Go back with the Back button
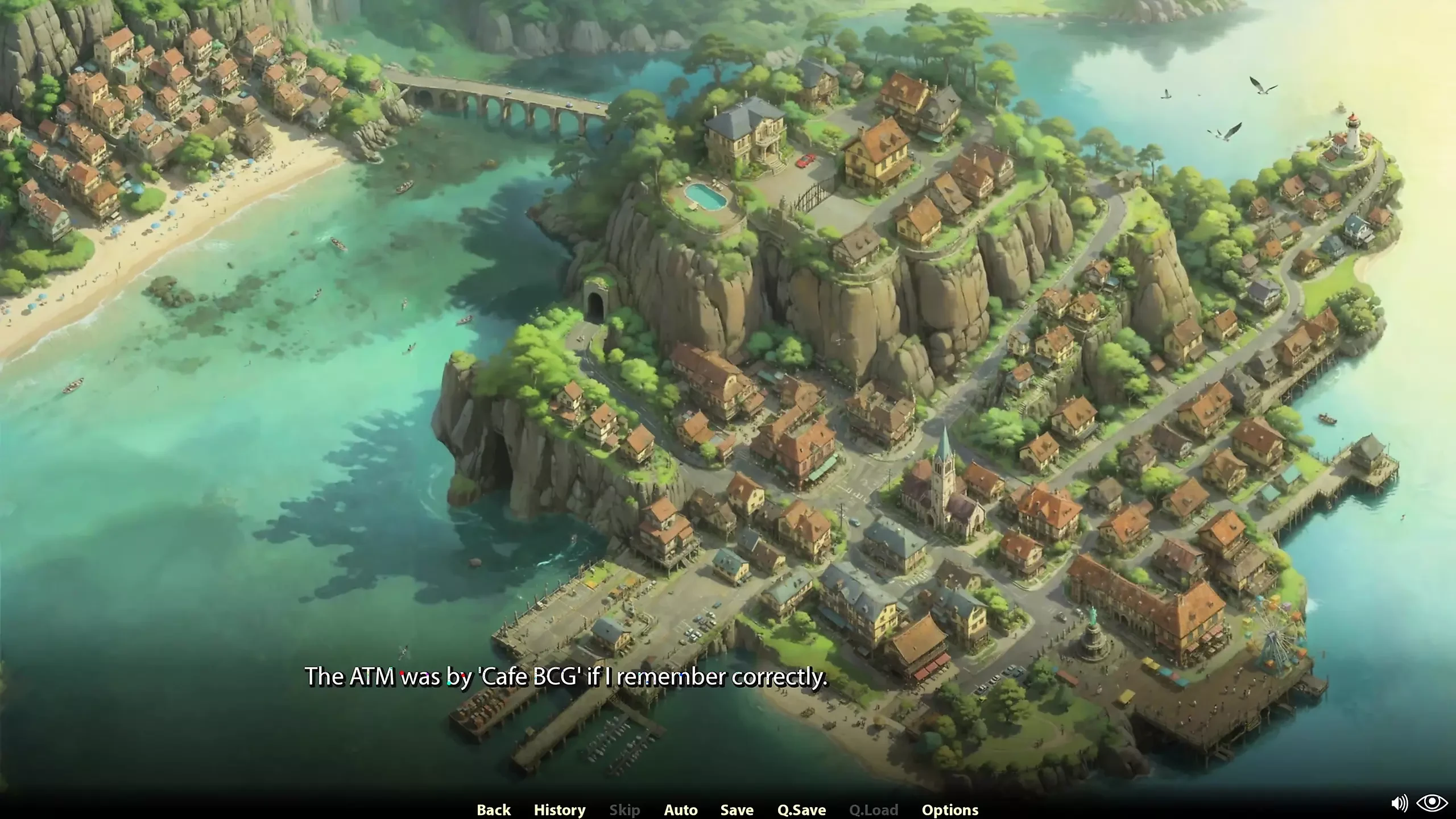 pyautogui.click(x=493, y=809)
